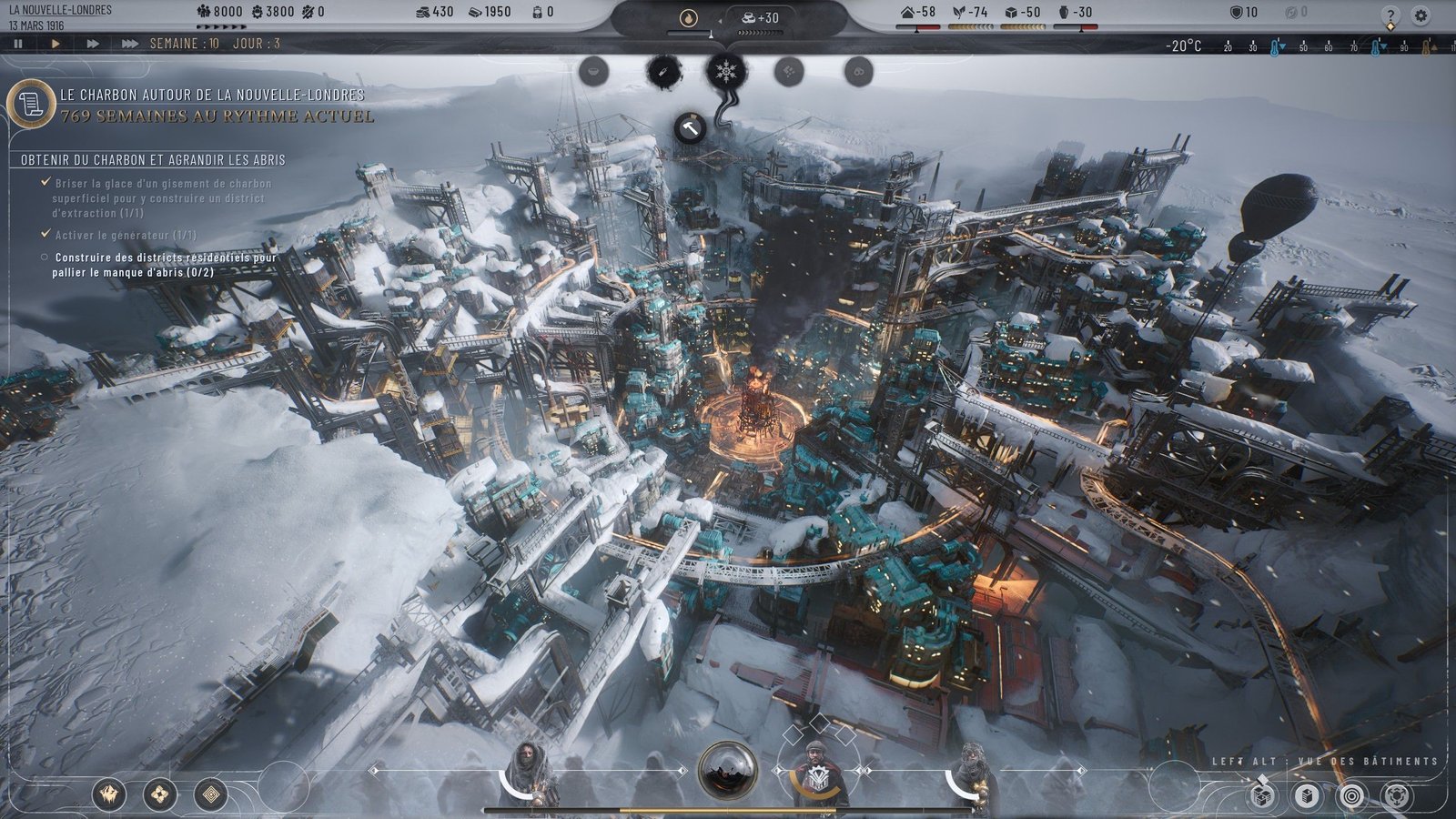Choose the four-petal district build icon
Viewport: 1456px width, 819px height.
point(160,794)
